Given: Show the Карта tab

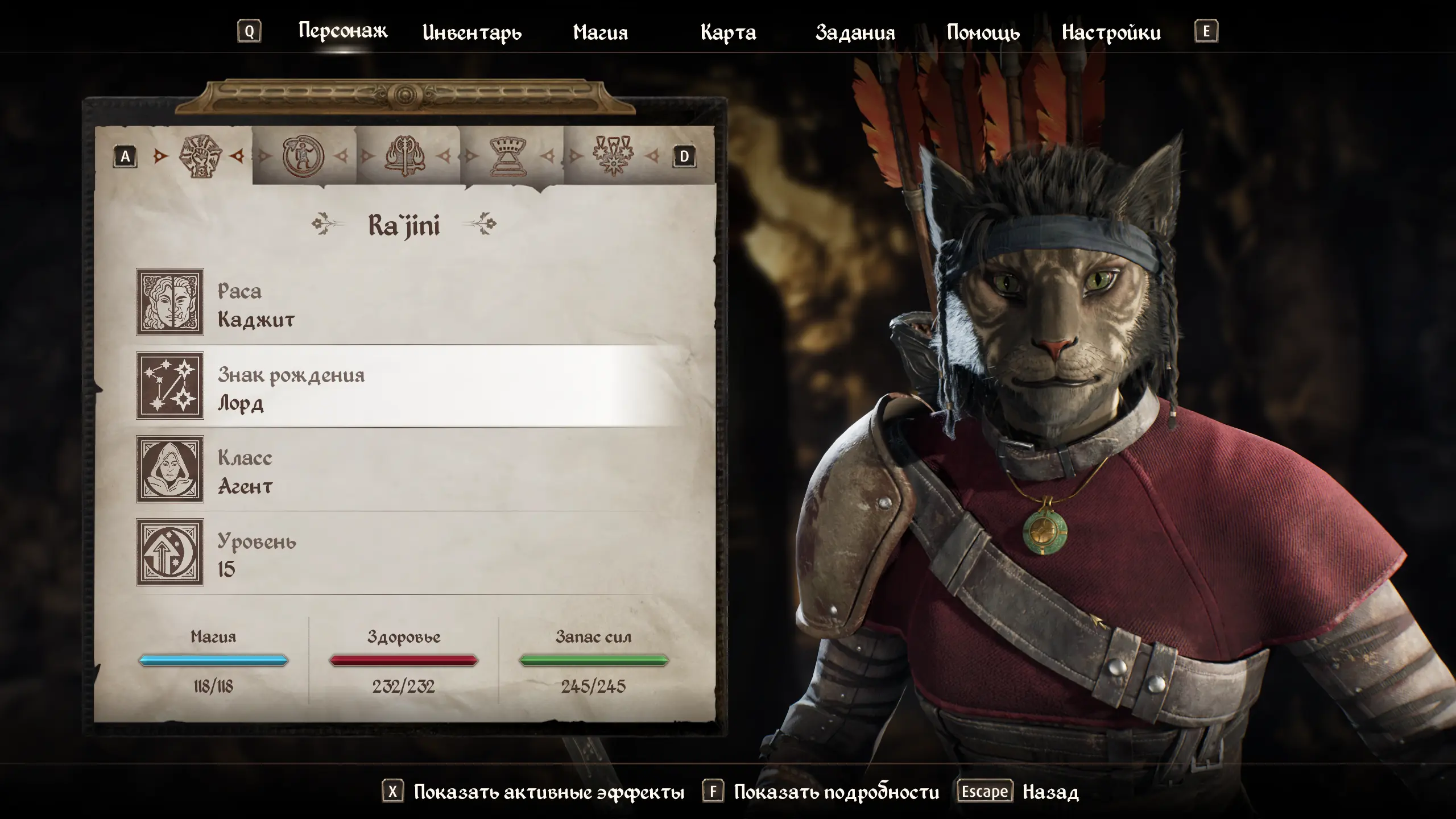Looking at the screenshot, I should tap(728, 32).
